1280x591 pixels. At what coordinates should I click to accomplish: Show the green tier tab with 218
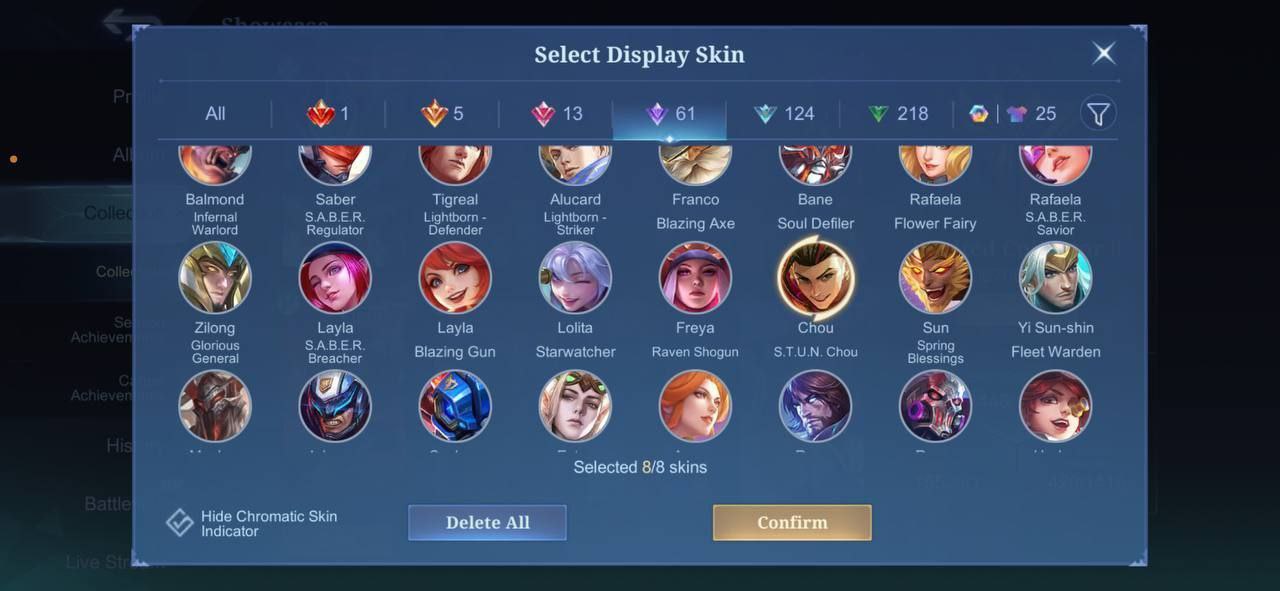tap(897, 114)
